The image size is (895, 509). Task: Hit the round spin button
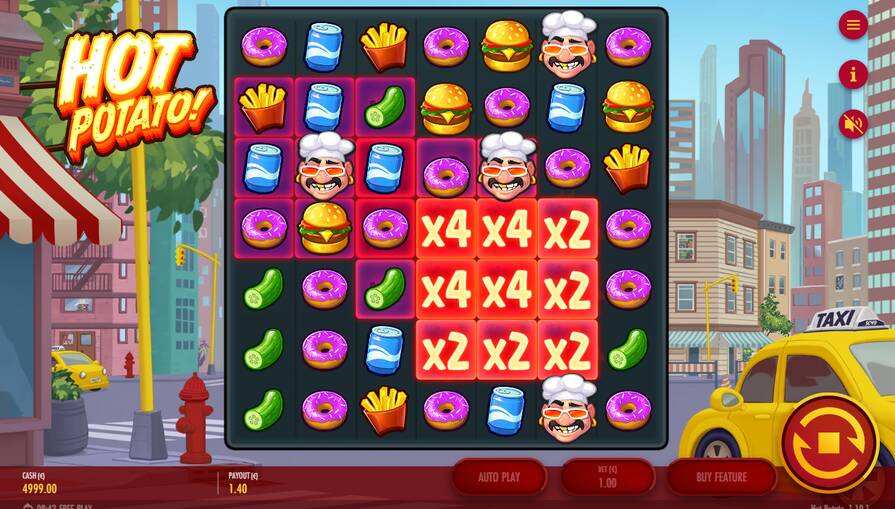tap(828, 443)
